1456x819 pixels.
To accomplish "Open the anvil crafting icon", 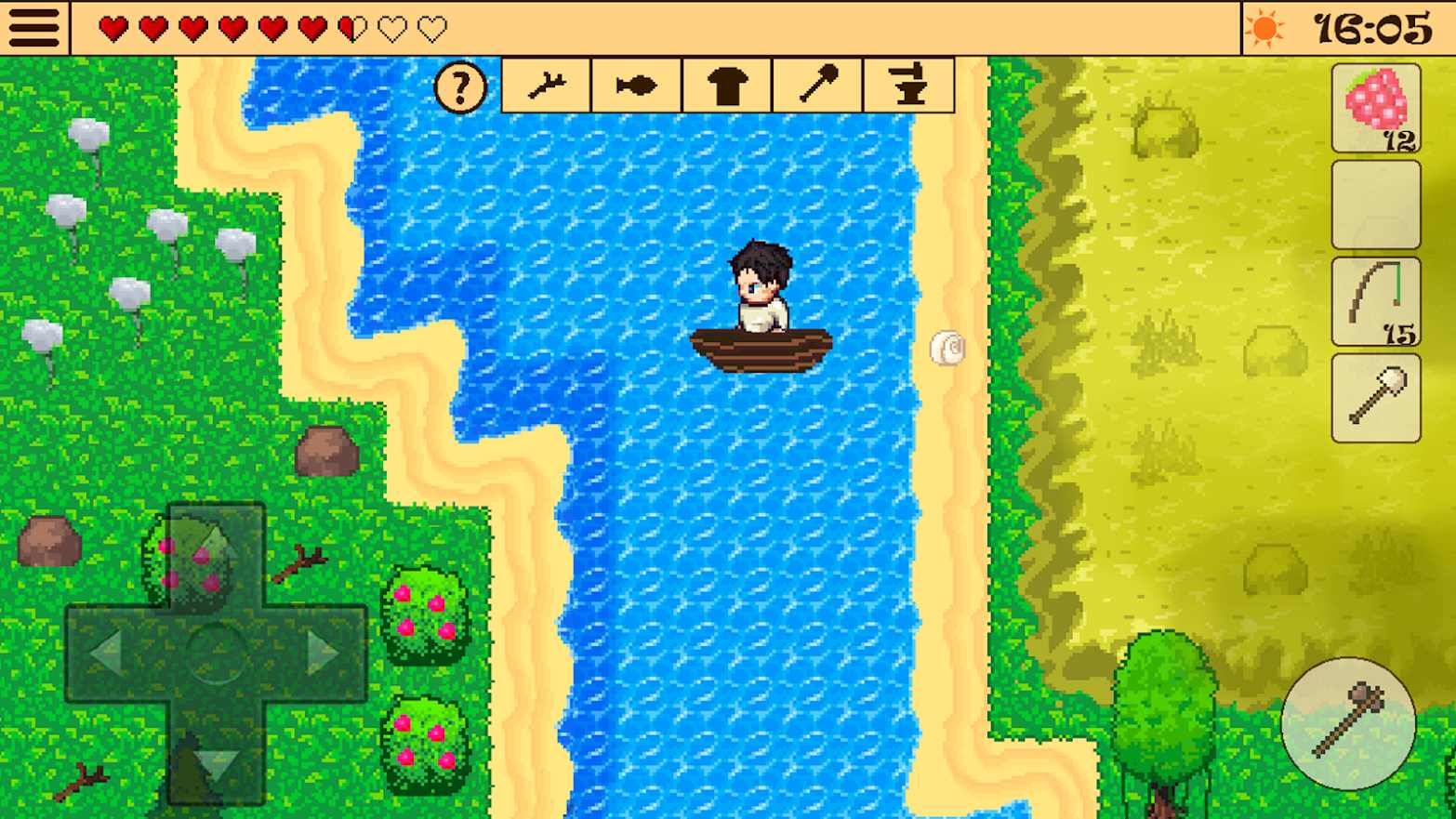I will tap(908, 85).
